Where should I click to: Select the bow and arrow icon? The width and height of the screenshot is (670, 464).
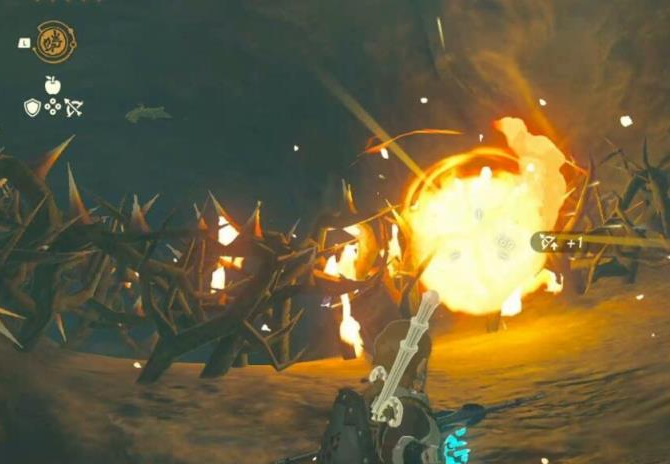74,107
